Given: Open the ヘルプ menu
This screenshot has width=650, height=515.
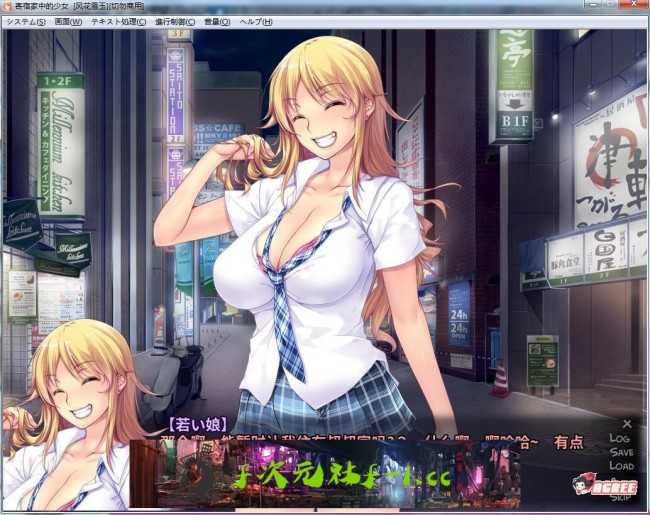Looking at the screenshot, I should 256,21.
